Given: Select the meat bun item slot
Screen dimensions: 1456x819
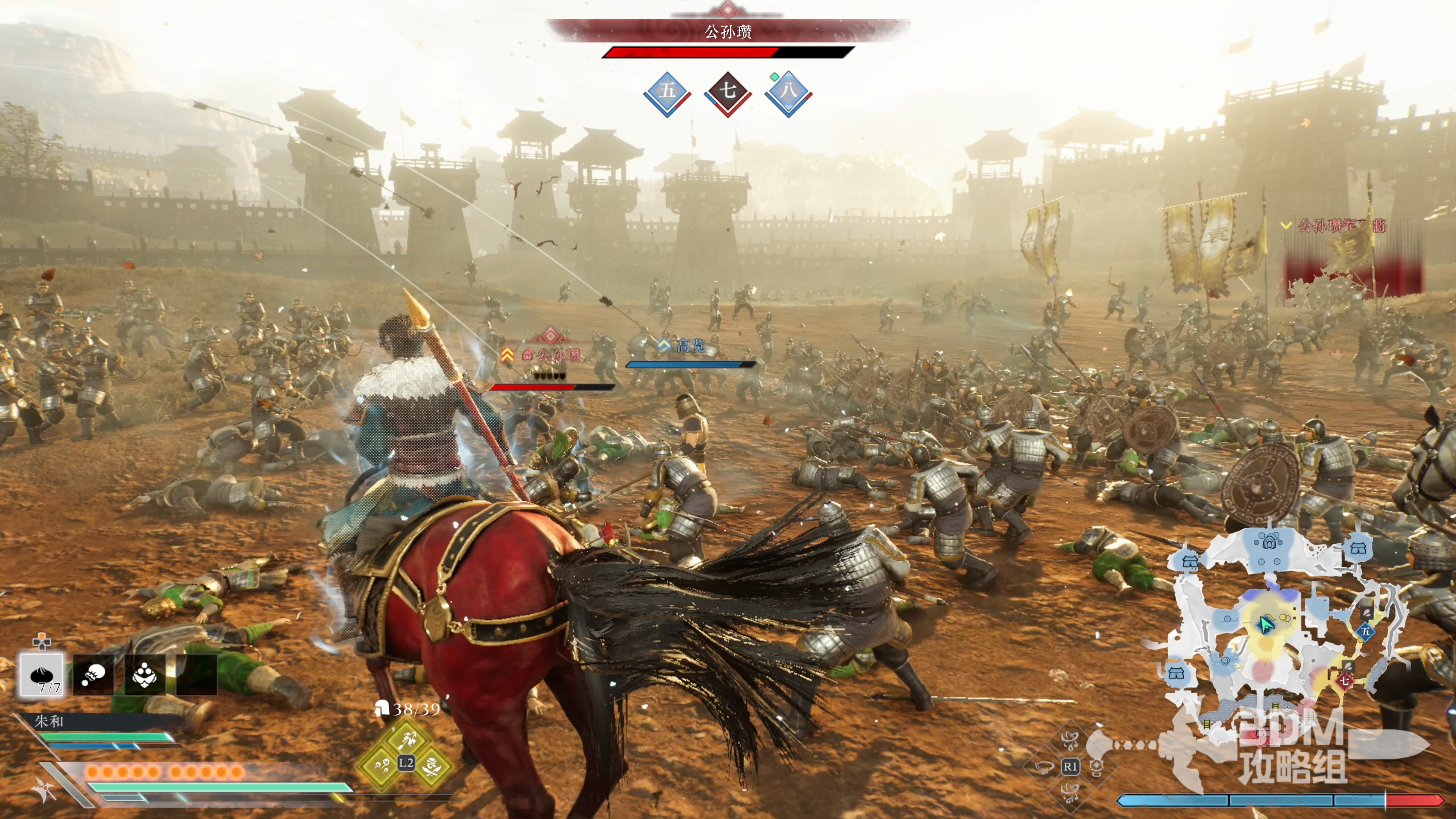Looking at the screenshot, I should (x=42, y=675).
